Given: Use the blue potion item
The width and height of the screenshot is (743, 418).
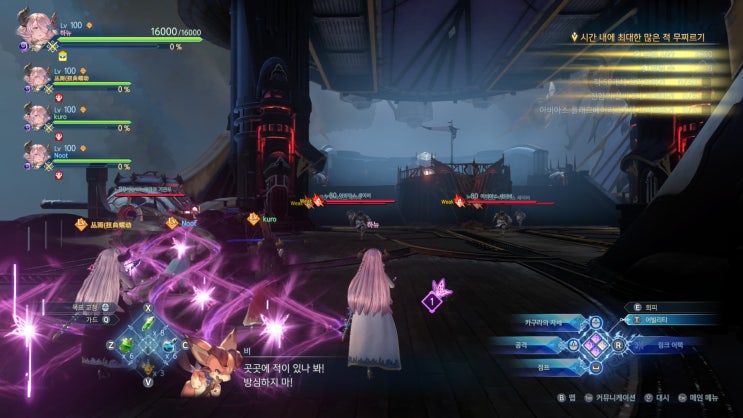Looking at the screenshot, I should click(x=170, y=345).
